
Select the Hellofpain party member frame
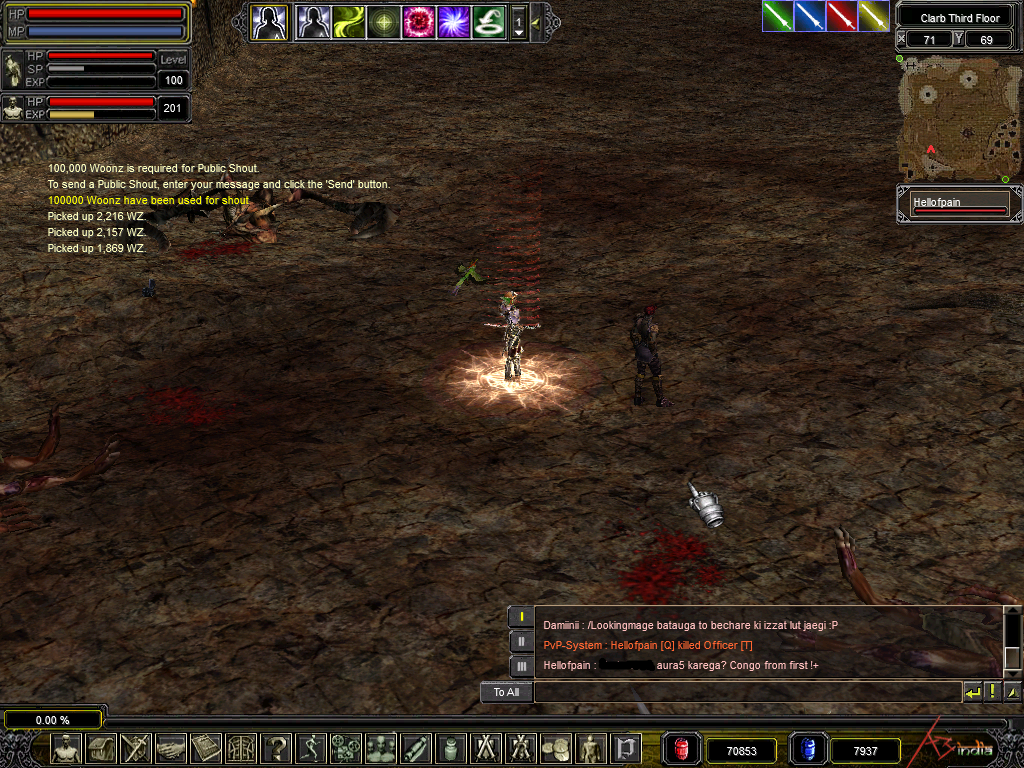pyautogui.click(x=959, y=205)
